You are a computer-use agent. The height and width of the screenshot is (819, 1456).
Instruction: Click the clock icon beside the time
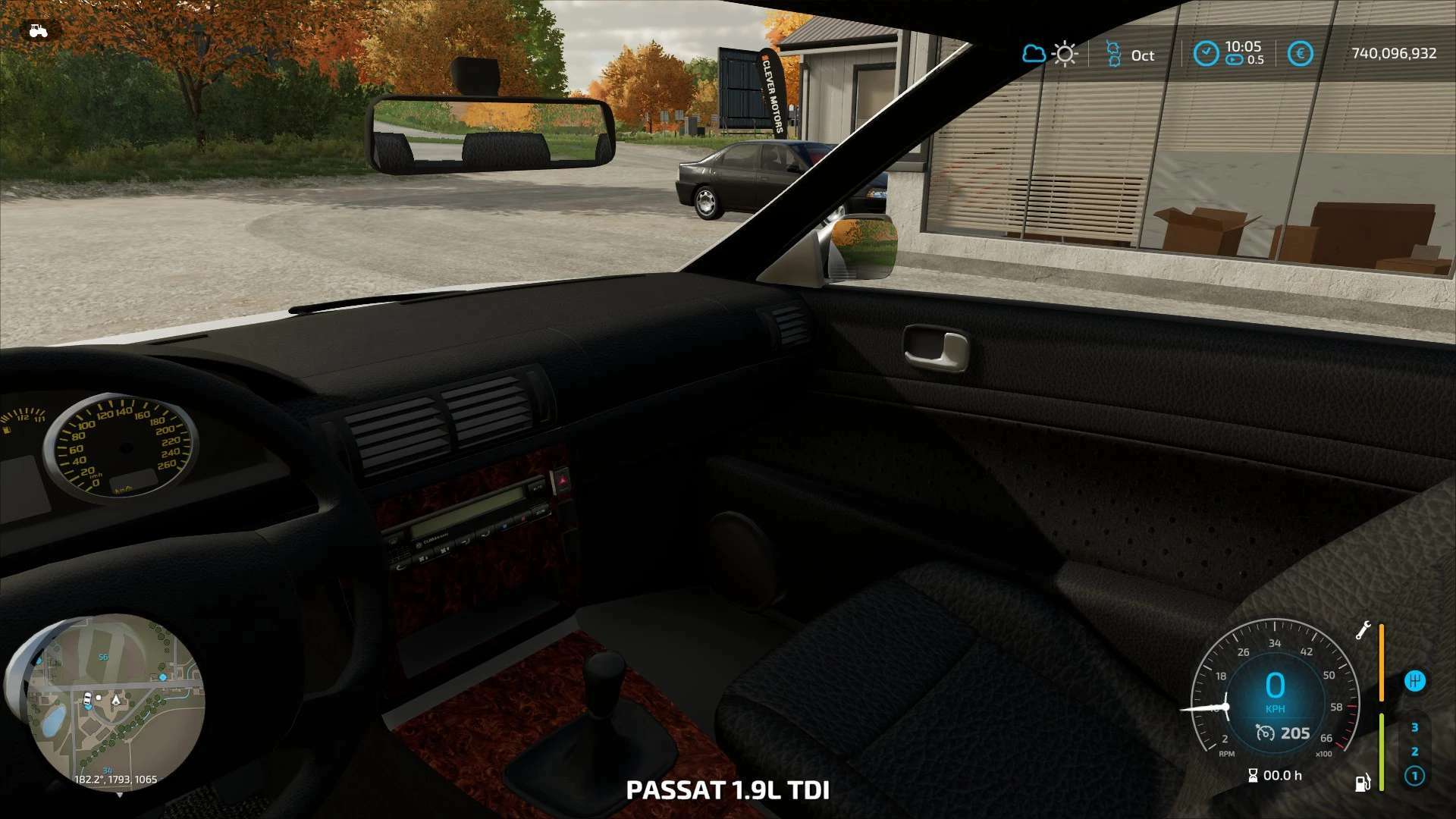click(1206, 54)
